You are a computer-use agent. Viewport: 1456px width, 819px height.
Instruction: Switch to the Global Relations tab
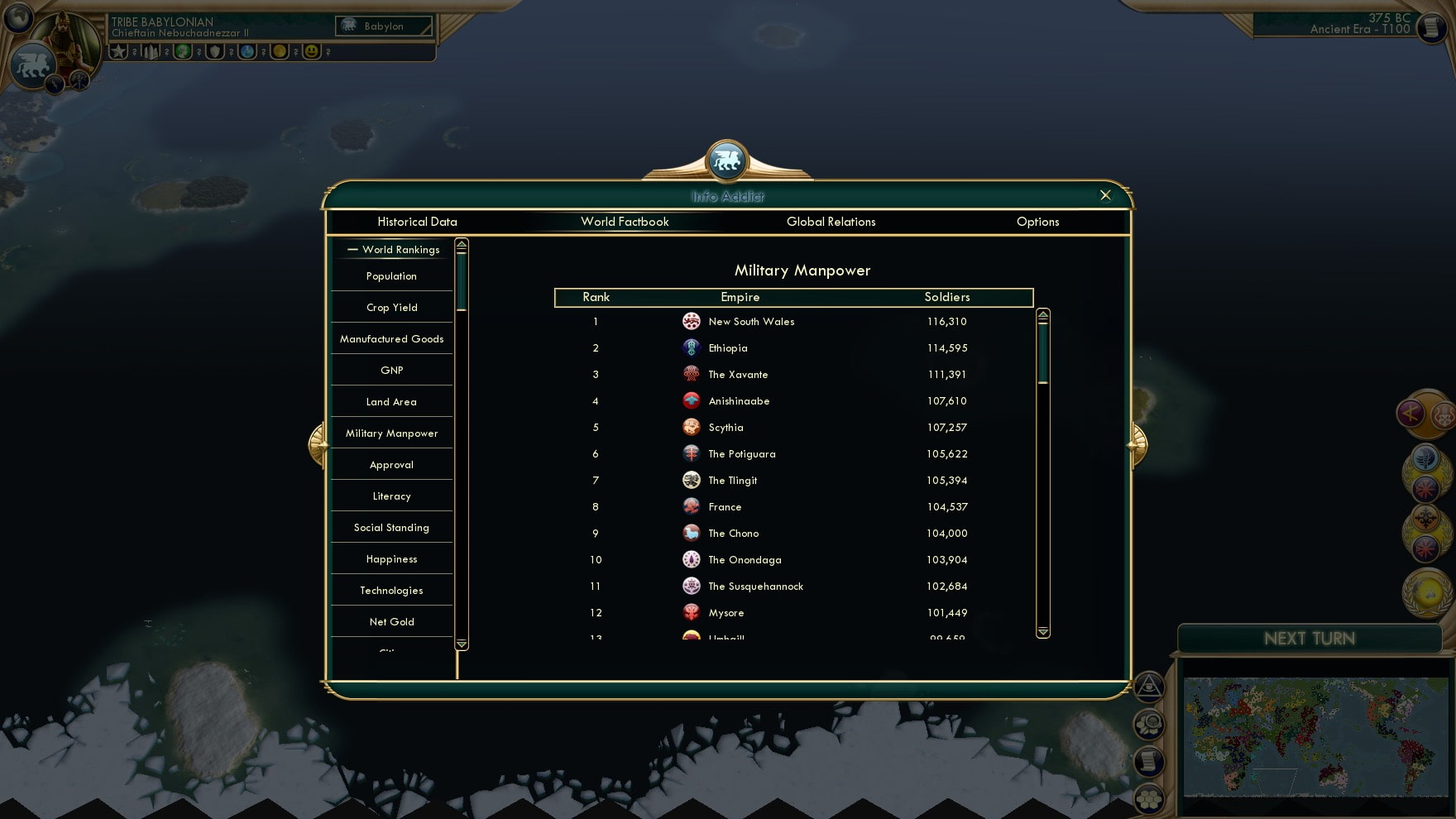831,222
